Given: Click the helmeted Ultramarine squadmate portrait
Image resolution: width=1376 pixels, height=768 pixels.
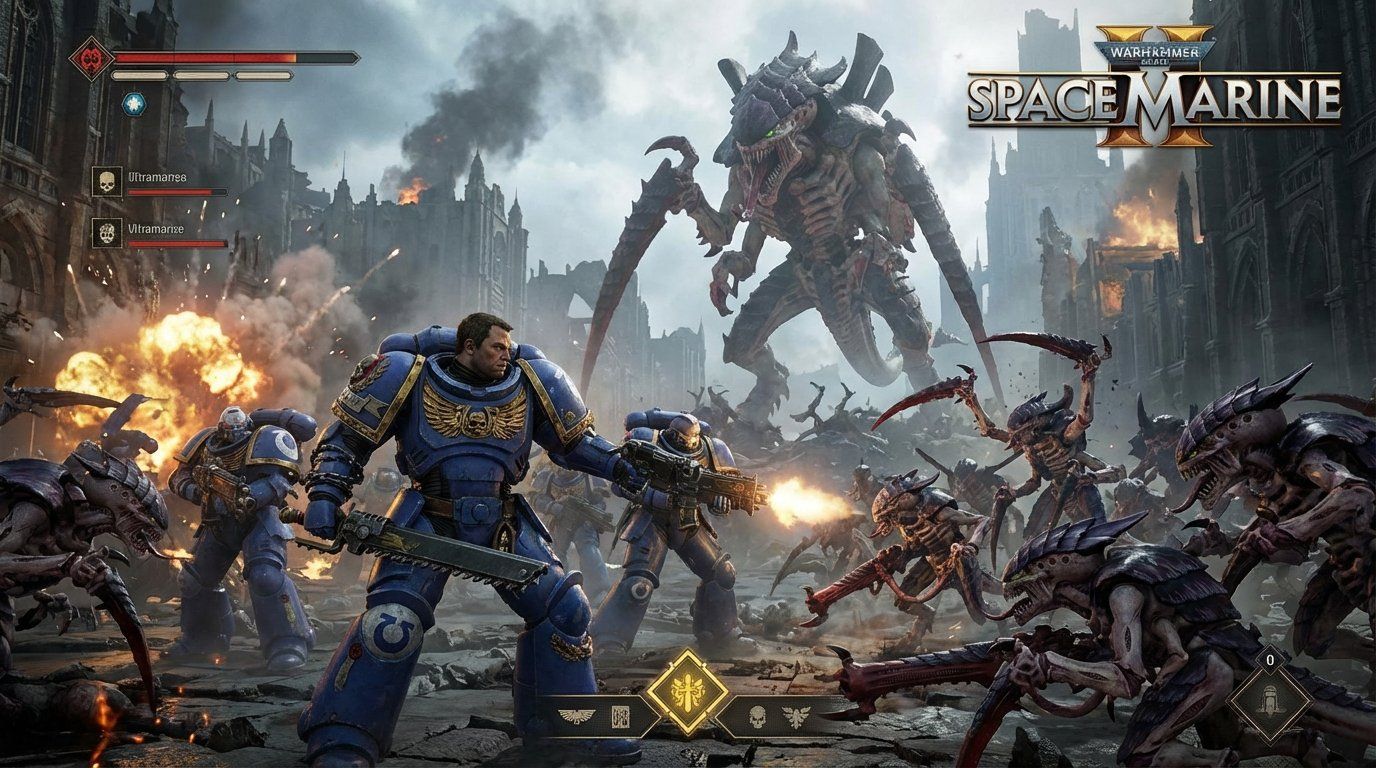Looking at the screenshot, I should click(x=107, y=232).
